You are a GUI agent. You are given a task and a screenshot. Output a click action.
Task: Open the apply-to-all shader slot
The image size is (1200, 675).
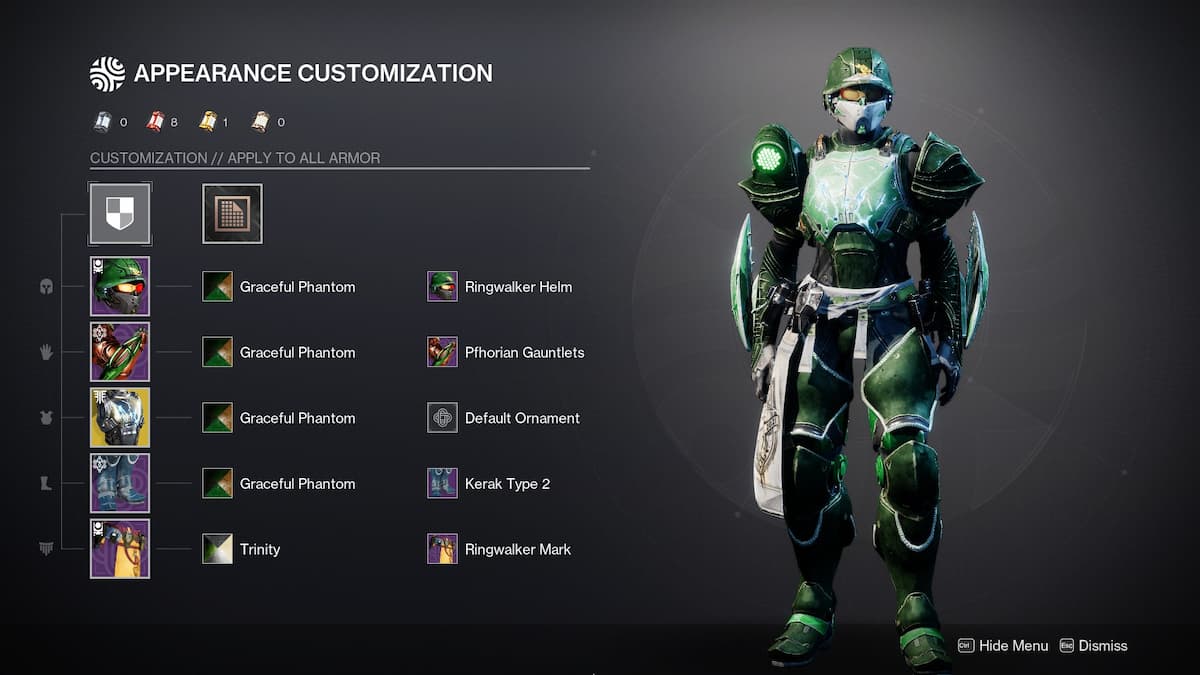232,213
